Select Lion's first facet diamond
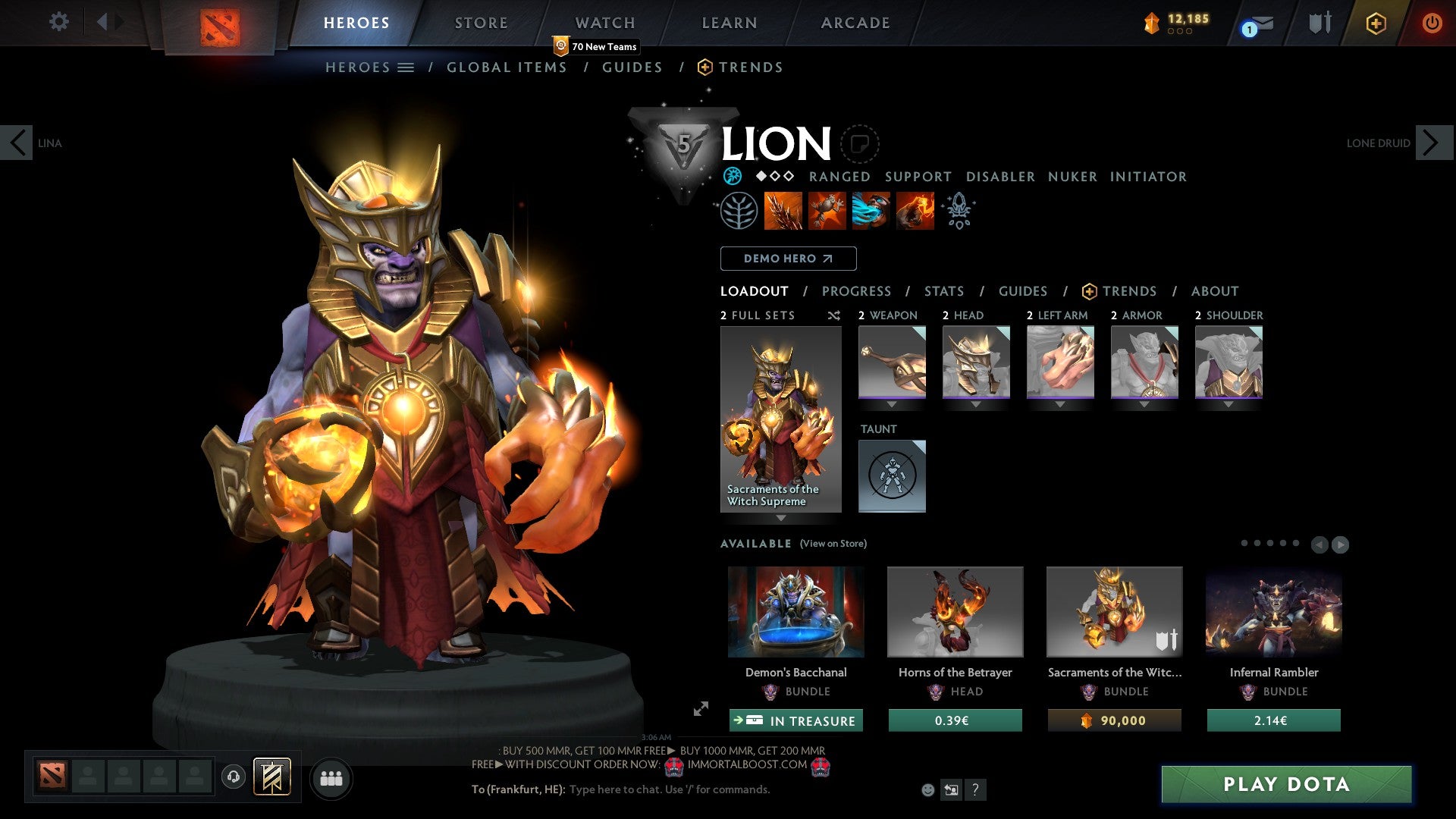The width and height of the screenshot is (1456, 819). (x=761, y=177)
